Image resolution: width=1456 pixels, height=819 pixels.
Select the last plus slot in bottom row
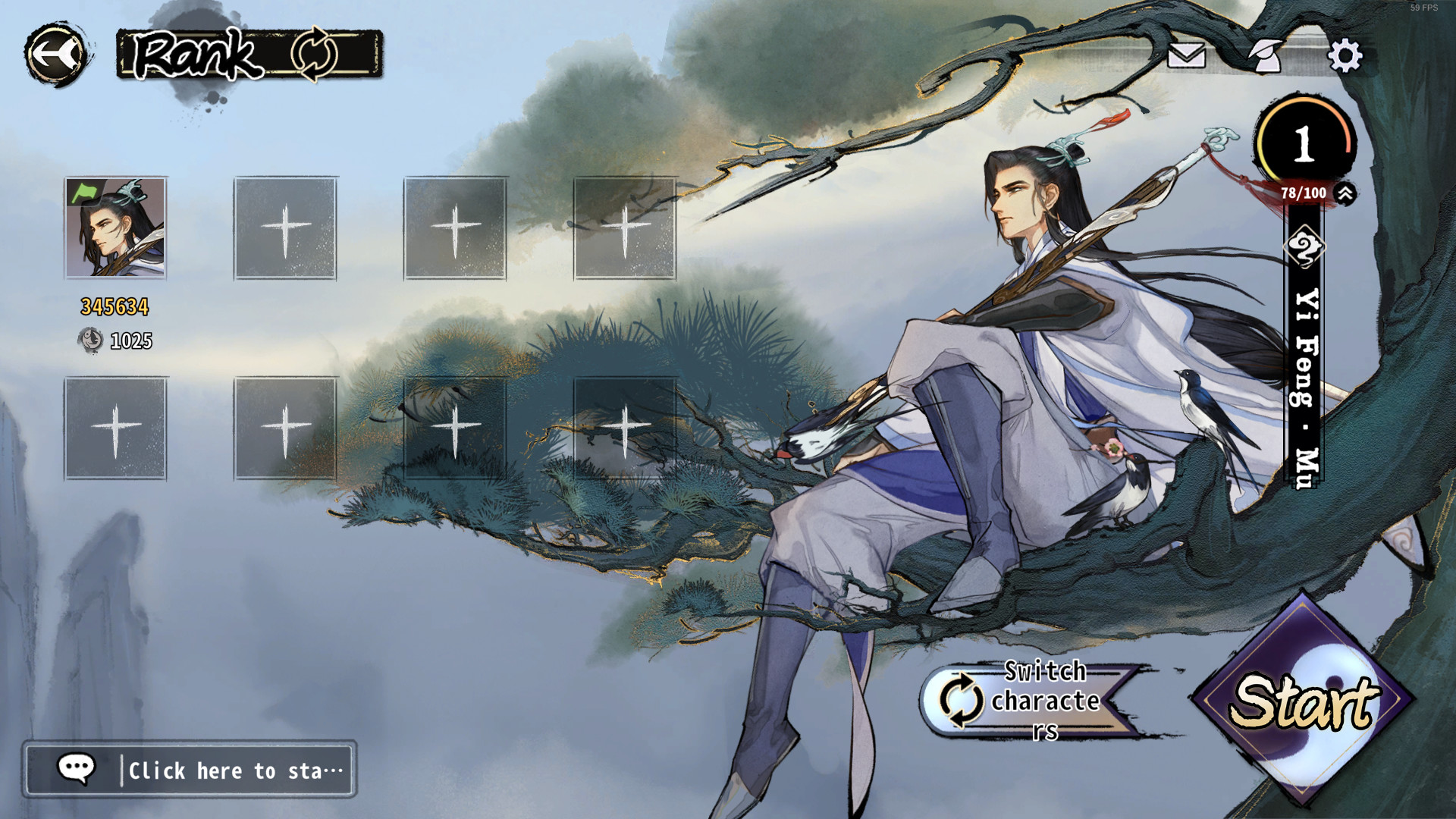coord(626,428)
